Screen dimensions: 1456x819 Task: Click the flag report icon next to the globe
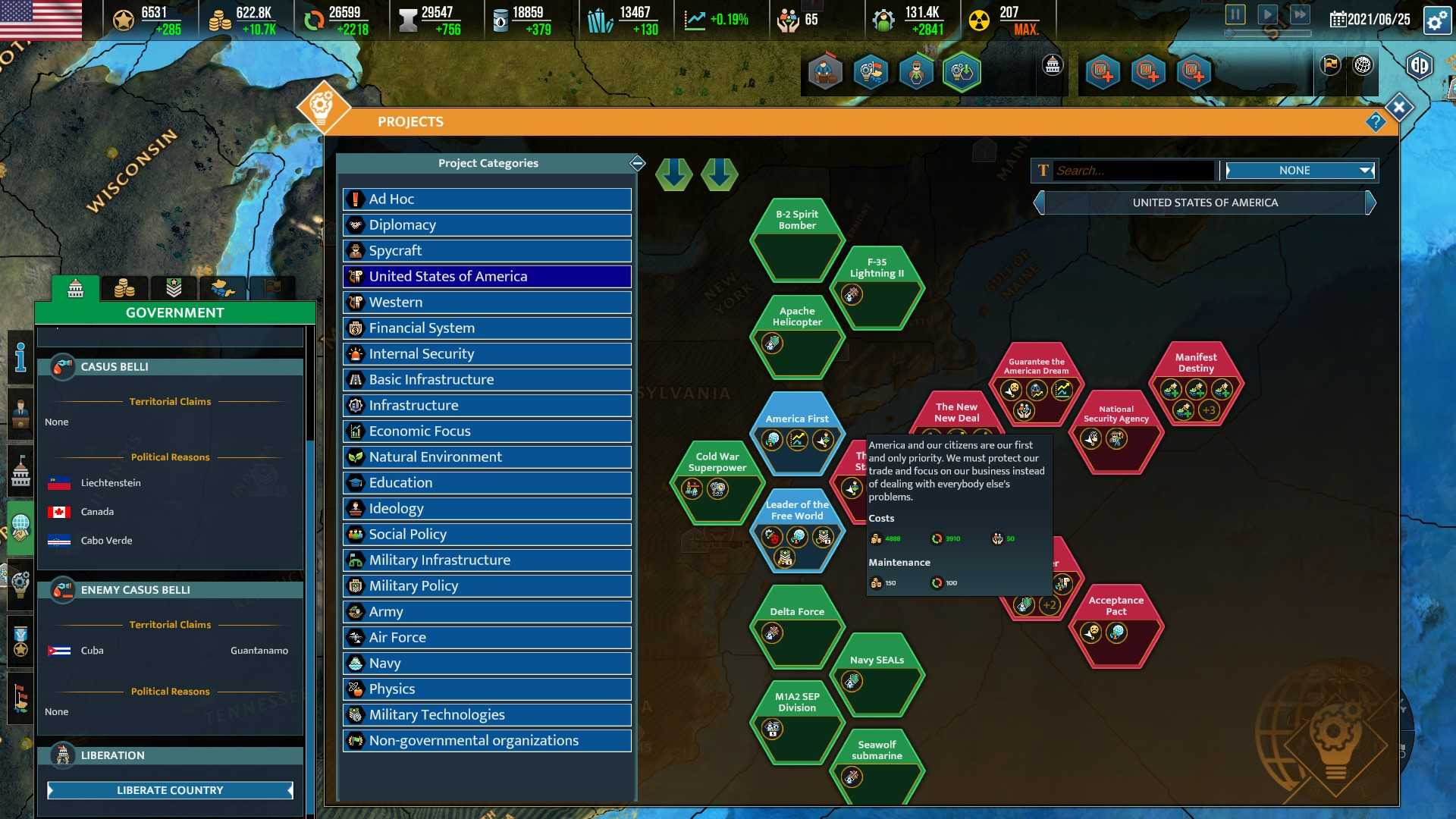[x=1329, y=66]
